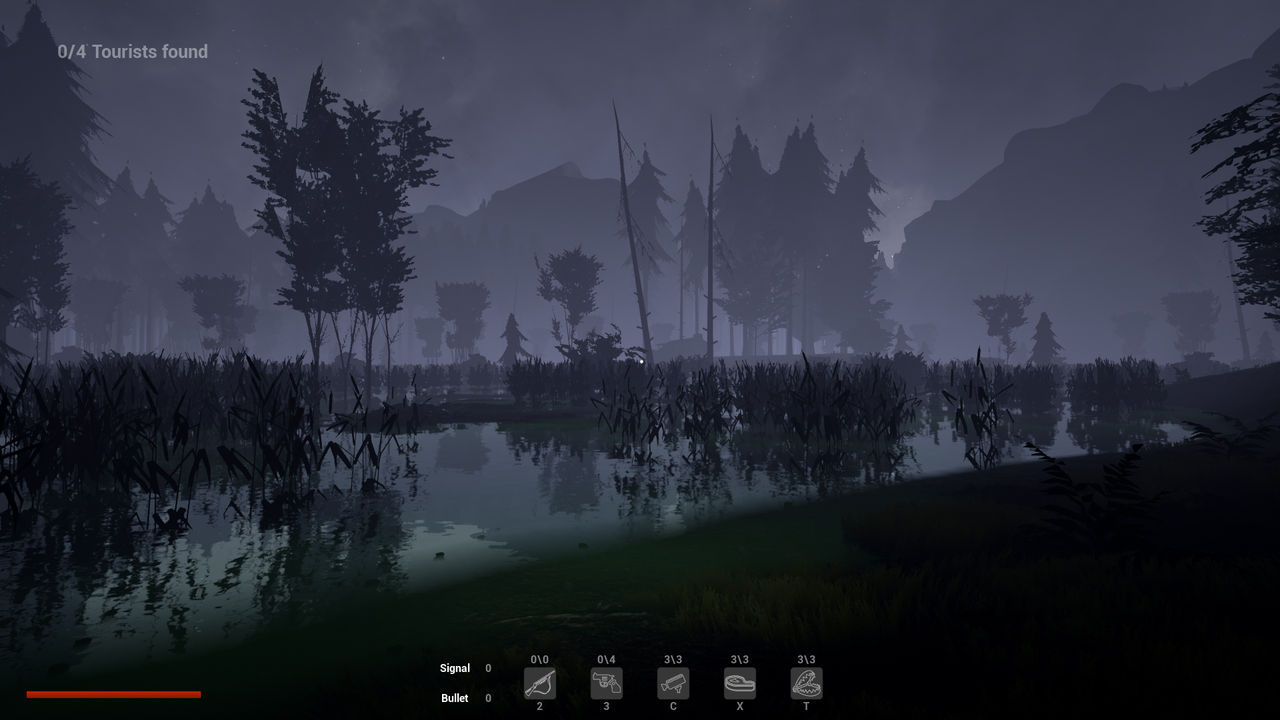1280x720 pixels.
Task: Click the camera charge counter showing 3\3
Action: [672, 659]
